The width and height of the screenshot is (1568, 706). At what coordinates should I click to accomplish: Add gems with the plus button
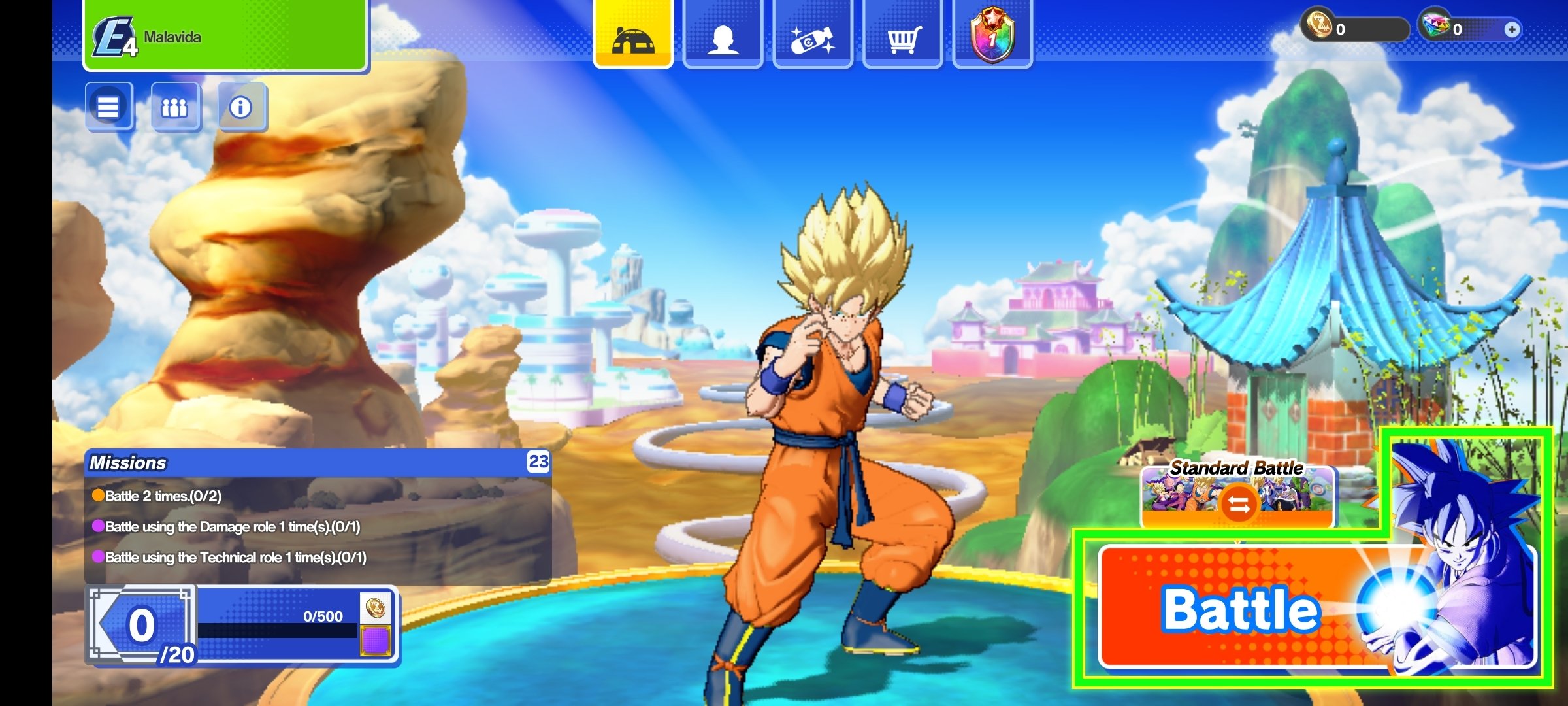click(1511, 29)
